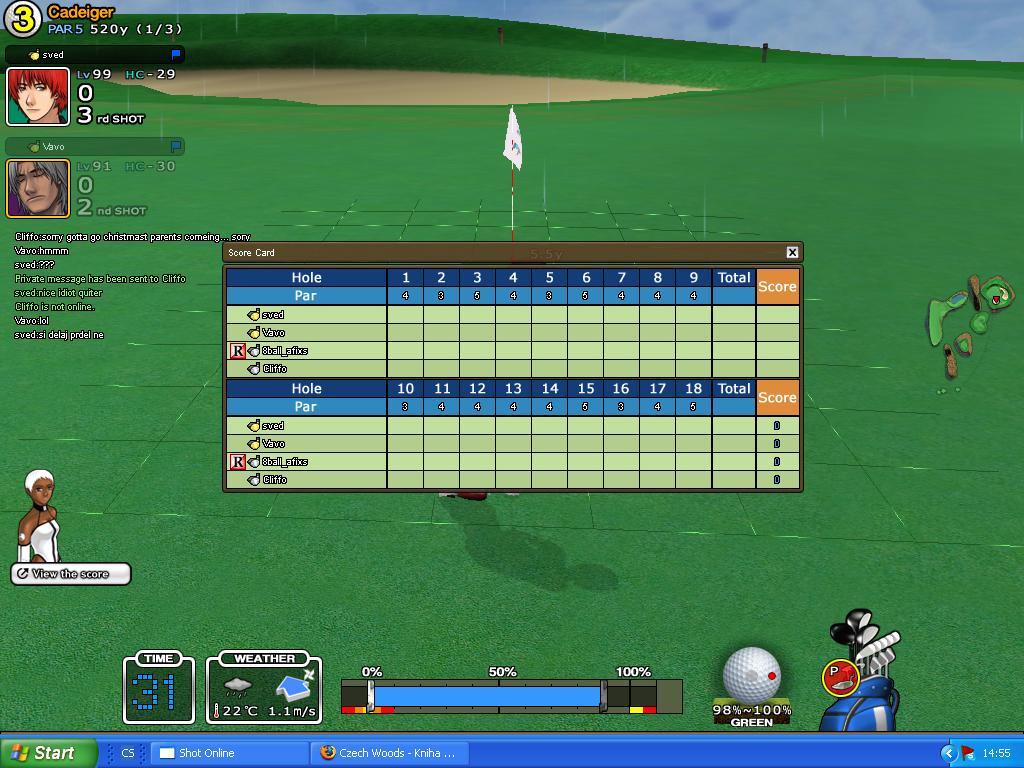
Task: Click the putter P club icon
Action: click(840, 677)
